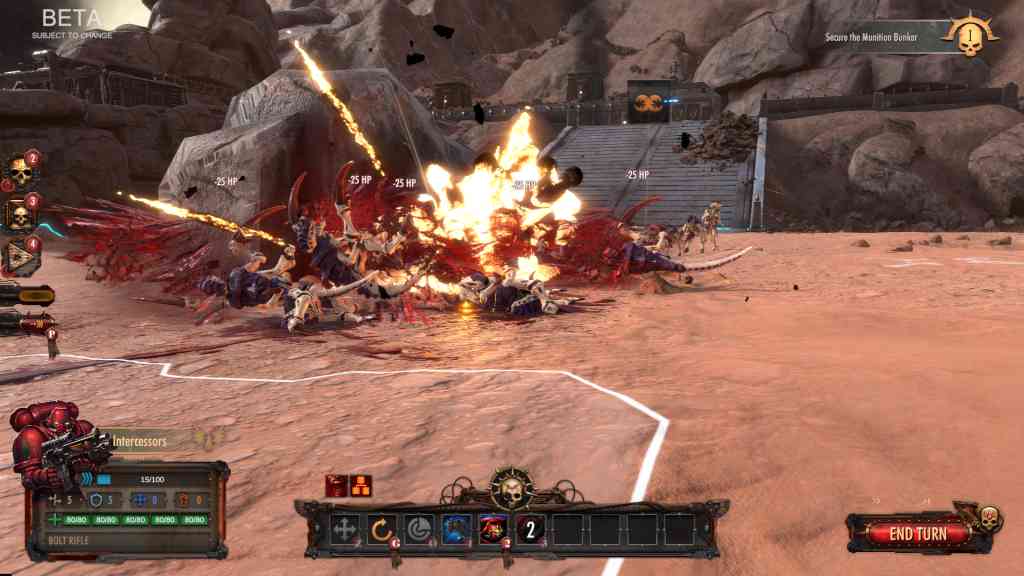The width and height of the screenshot is (1024, 576).
Task: Select the move action icon
Action: click(345, 530)
